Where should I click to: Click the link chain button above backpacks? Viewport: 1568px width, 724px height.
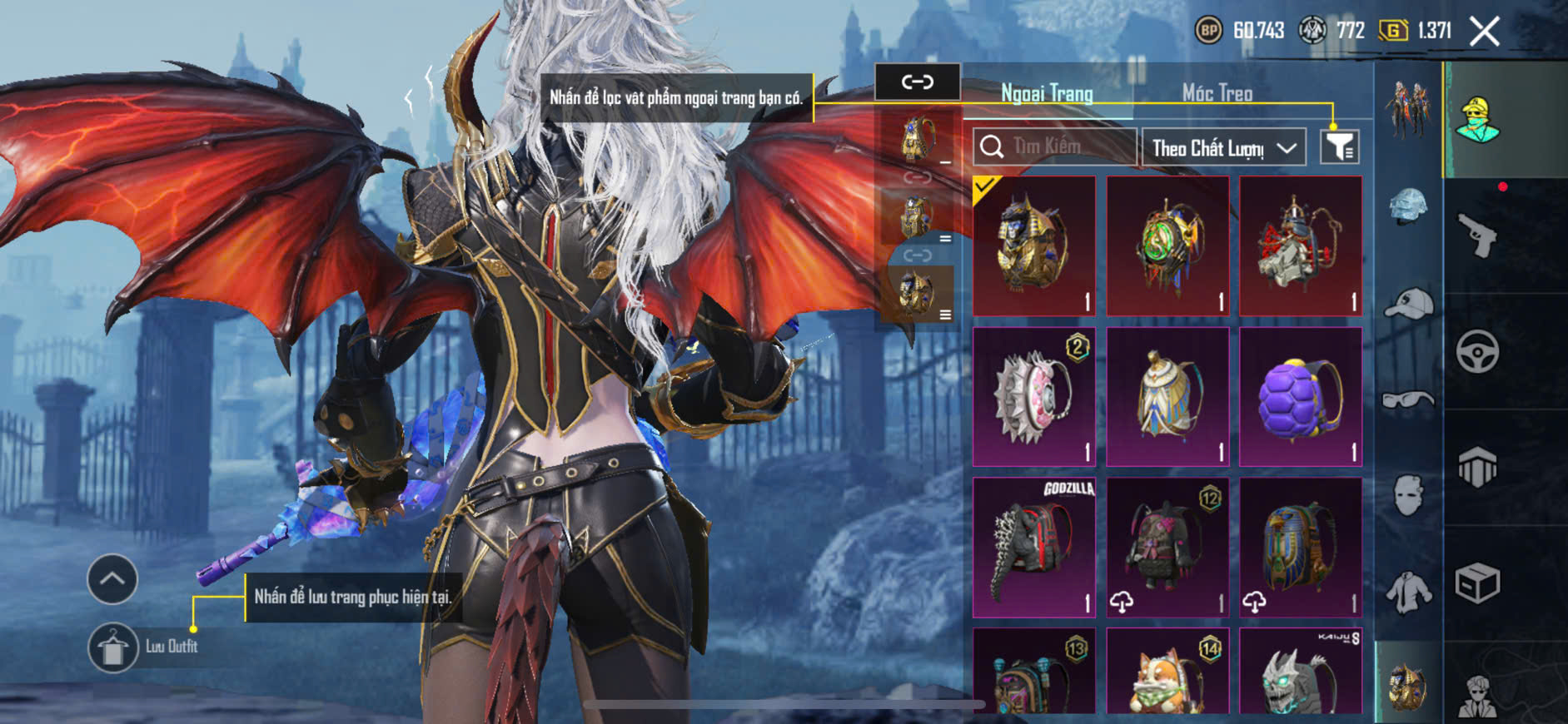(917, 82)
